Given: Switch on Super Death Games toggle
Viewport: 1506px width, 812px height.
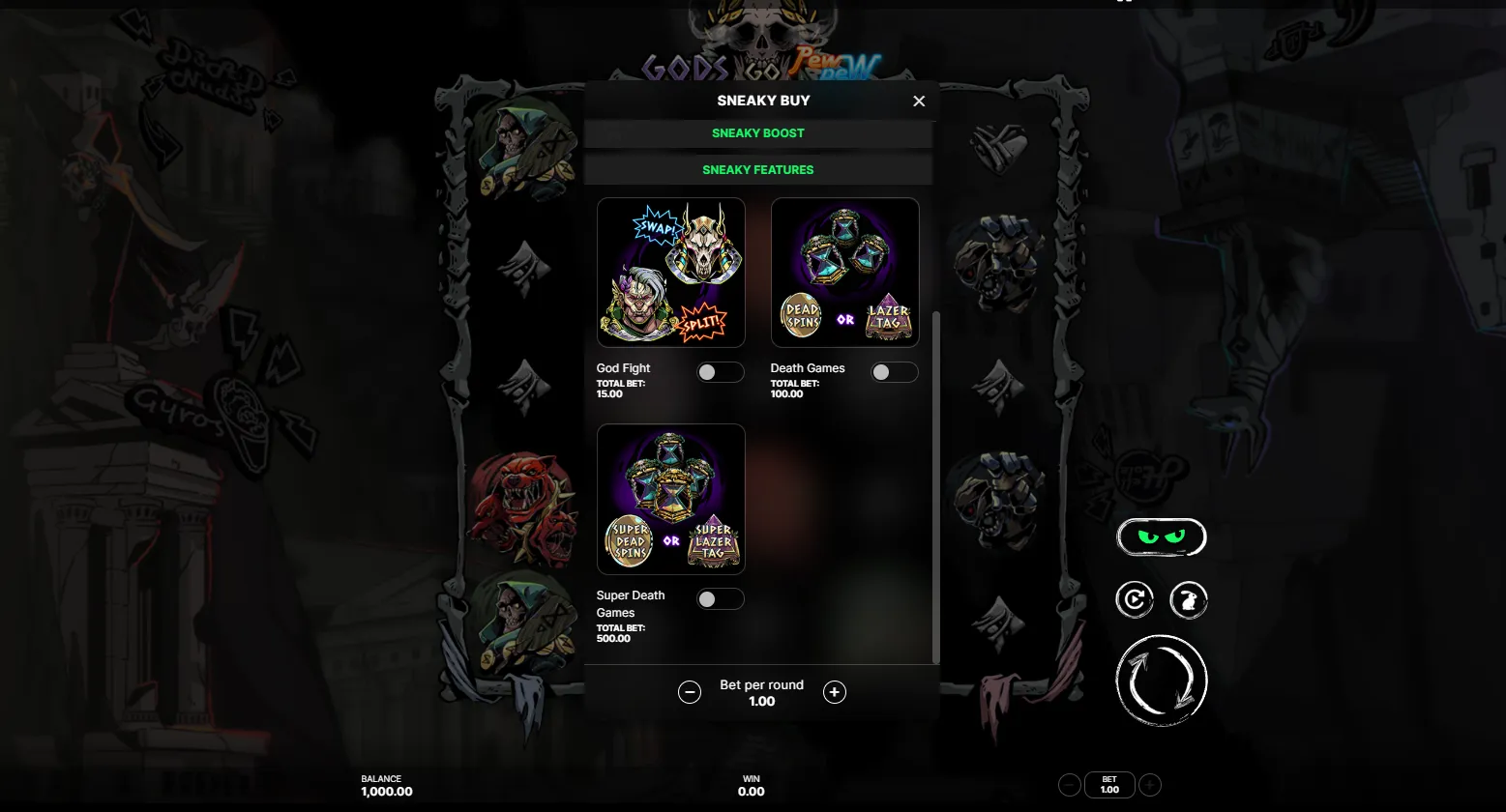Looking at the screenshot, I should coord(720,599).
